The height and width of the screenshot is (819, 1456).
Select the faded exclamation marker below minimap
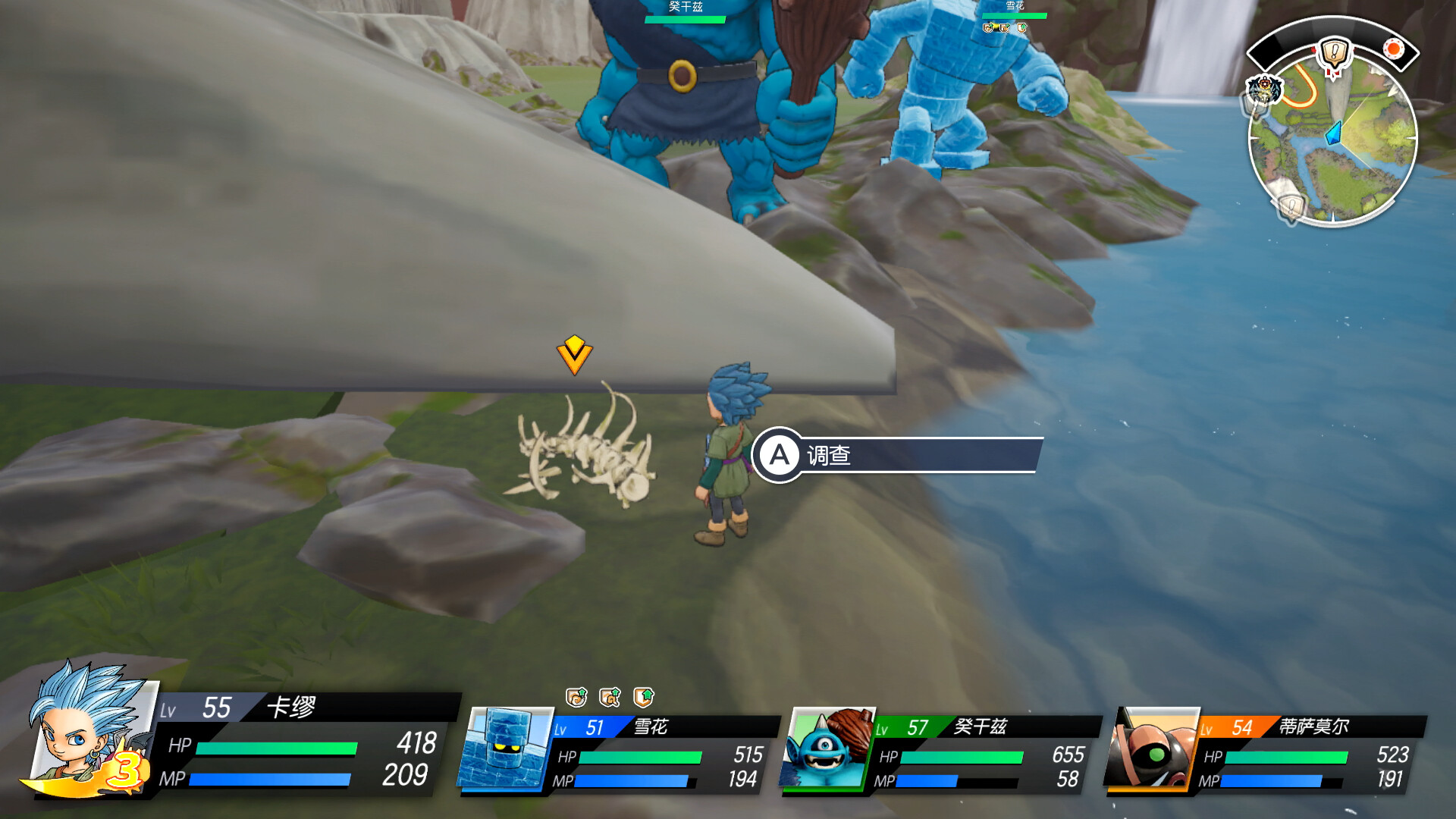click(x=1291, y=206)
